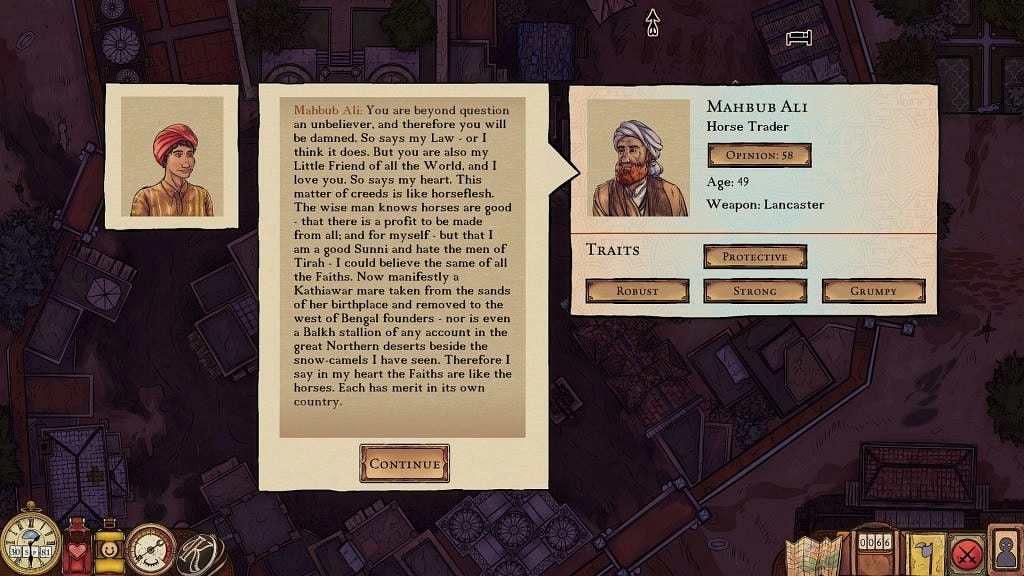The image size is (1024, 576).
Task: Select the yellow axe journal icon
Action: (x=925, y=552)
